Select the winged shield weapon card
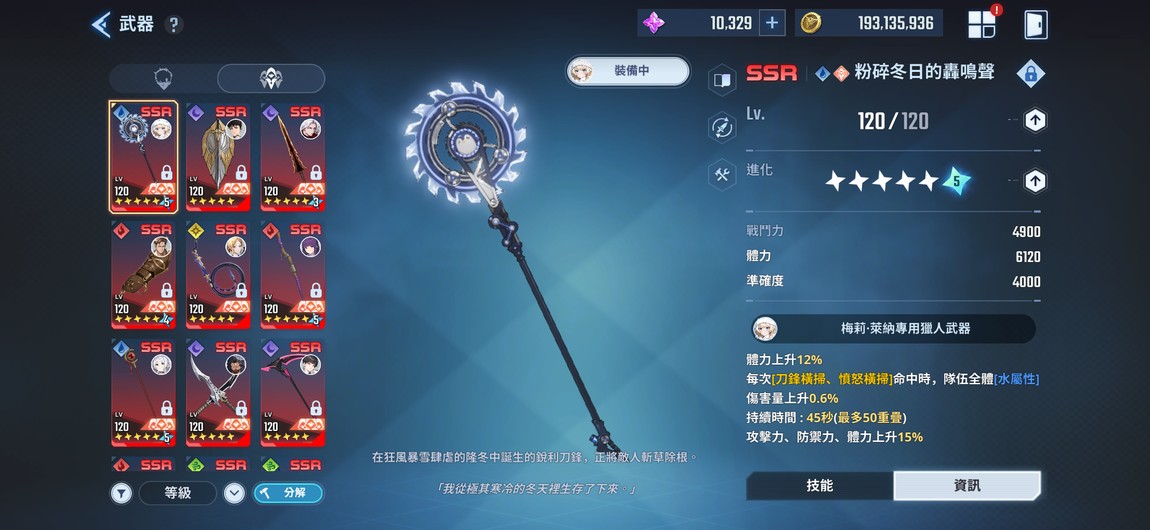1150x530 pixels. click(x=218, y=156)
